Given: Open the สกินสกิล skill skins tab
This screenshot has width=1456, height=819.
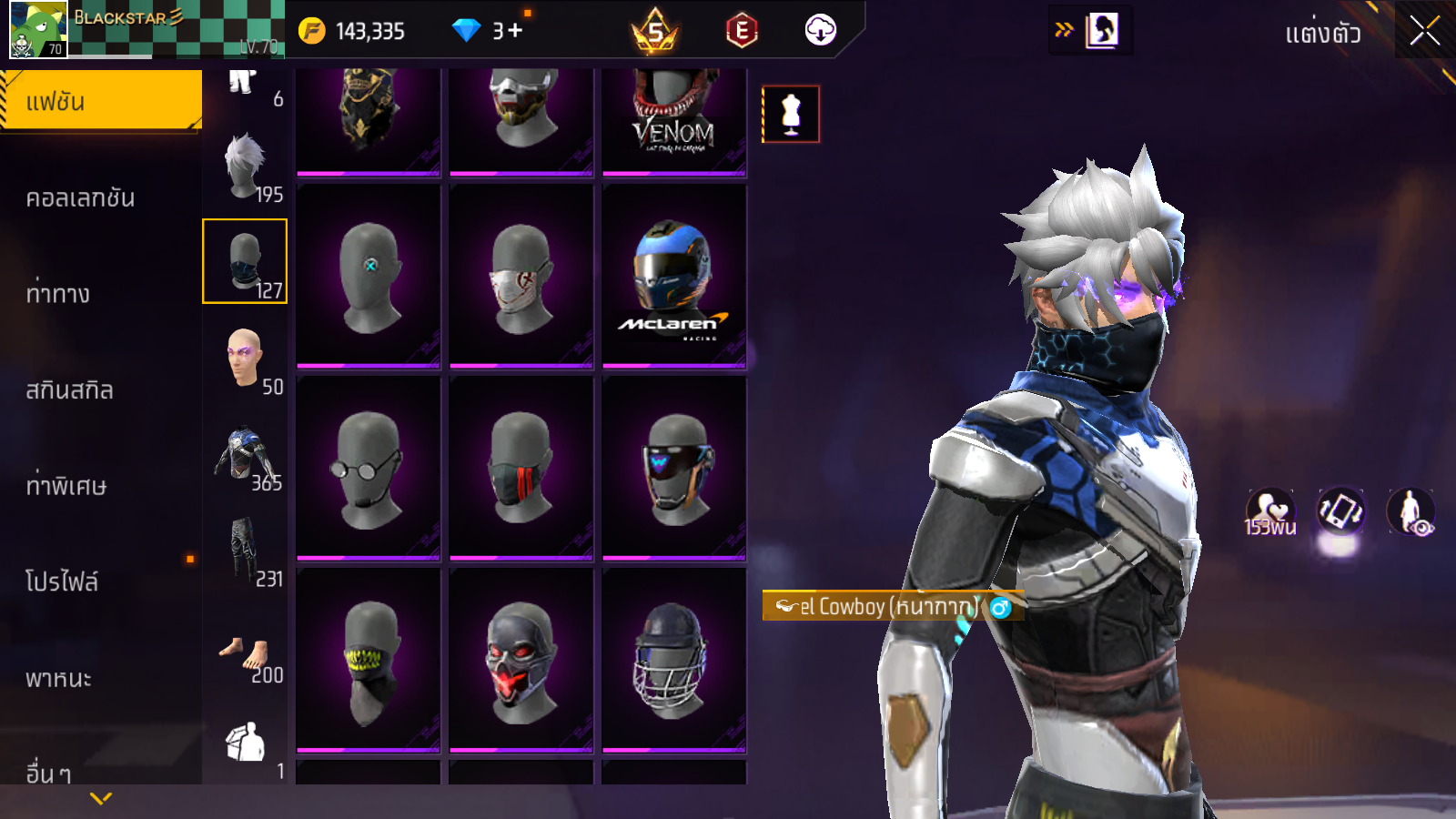Looking at the screenshot, I should 69,390.
